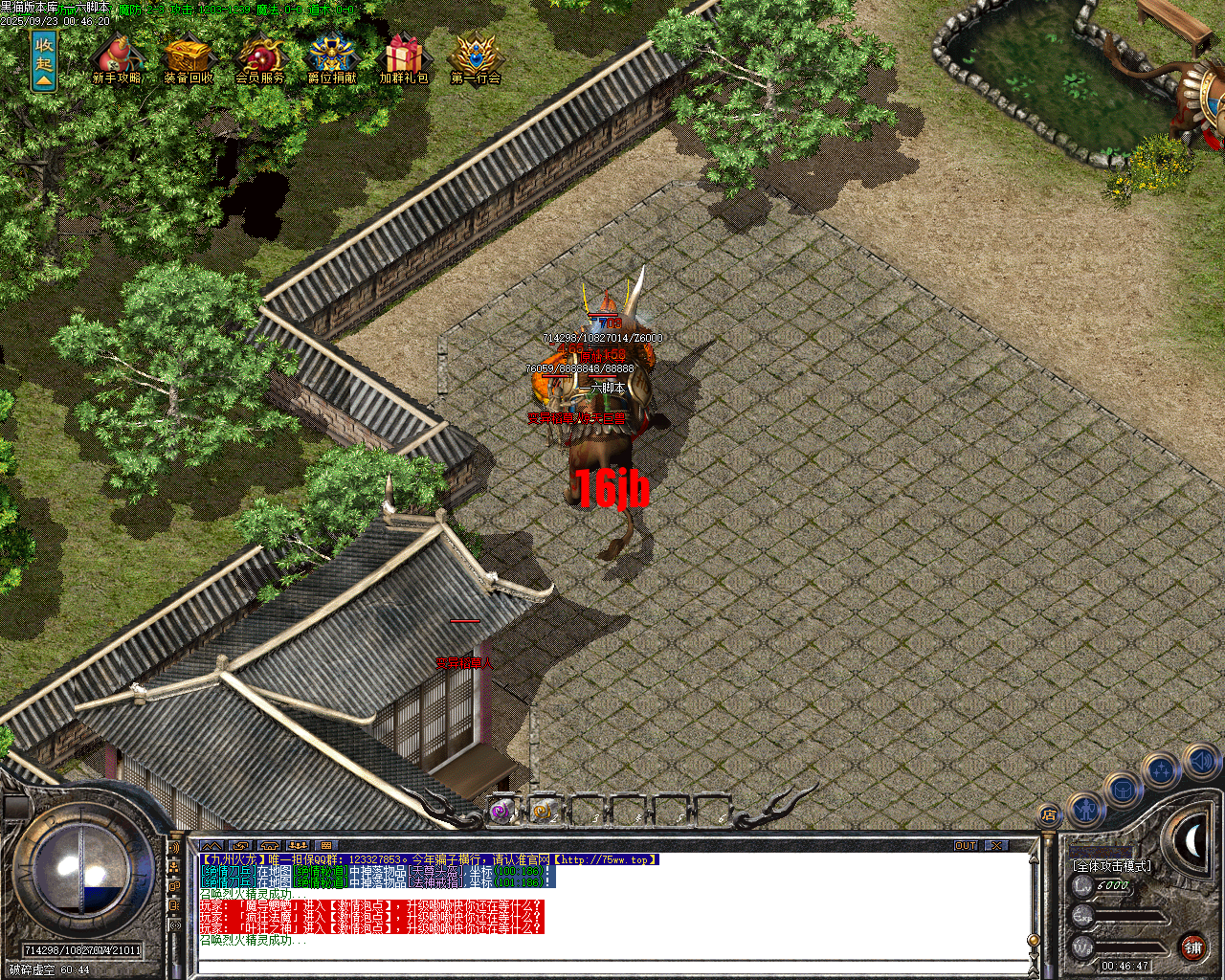The height and width of the screenshot is (980, 1225).
Task: Toggle the first chat channel icon above the chat
Action: click(212, 845)
